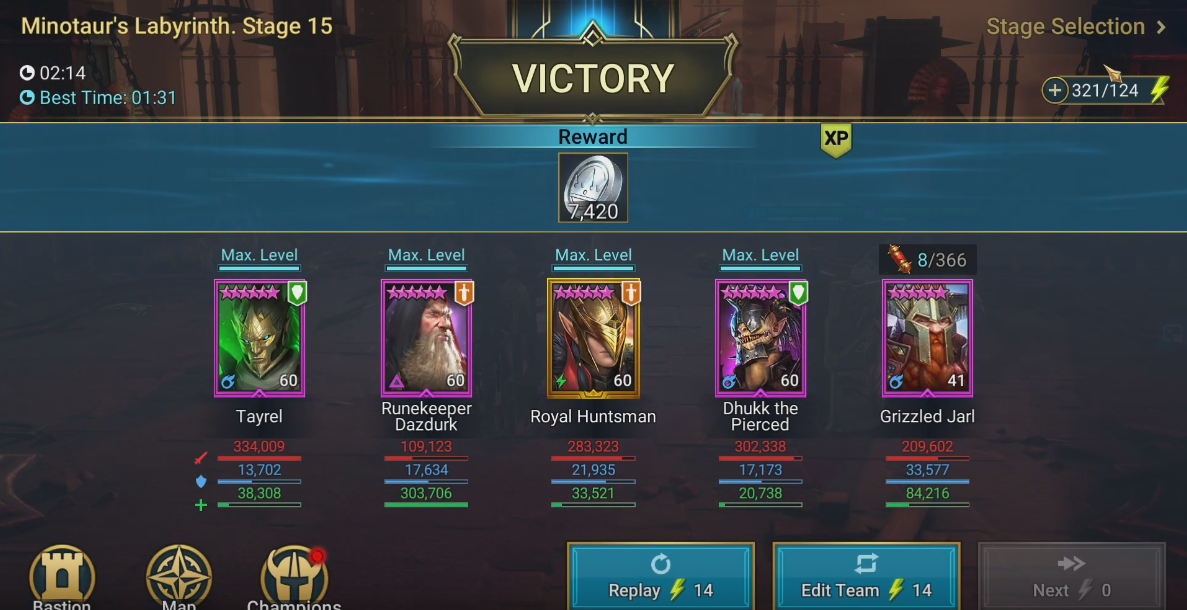Inspect the silver reward coin

click(x=593, y=187)
